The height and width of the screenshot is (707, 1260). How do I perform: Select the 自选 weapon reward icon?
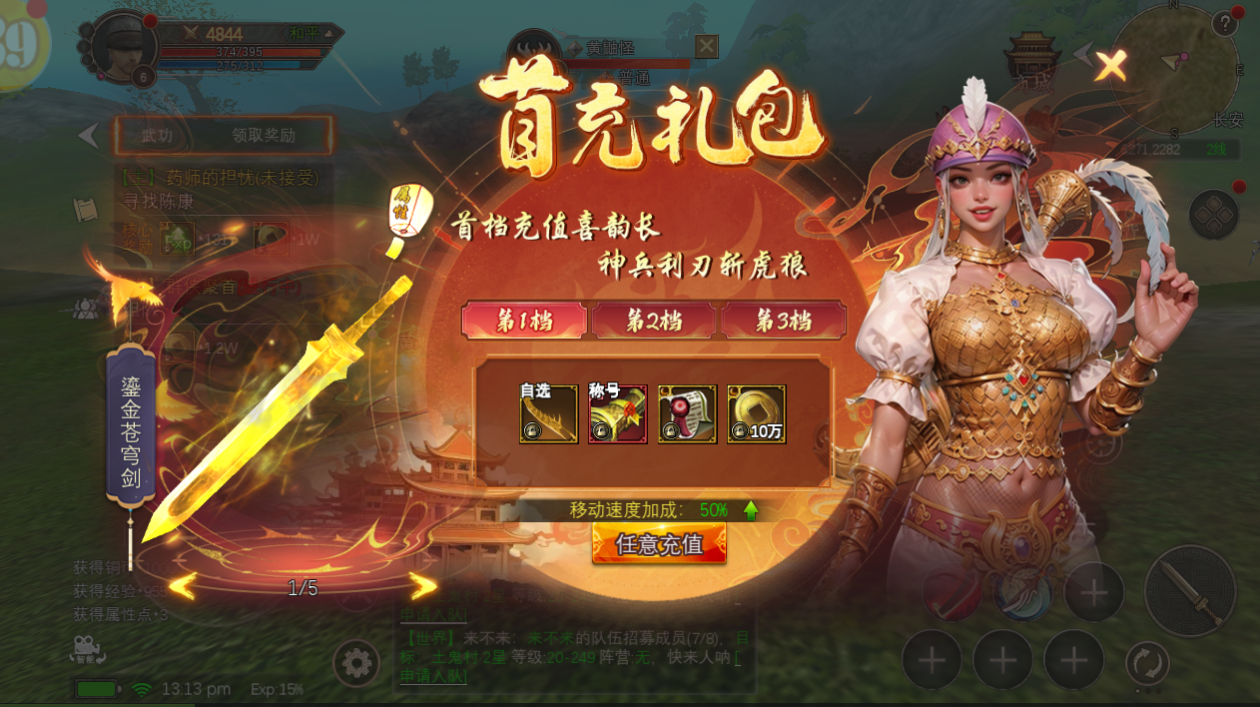[x=548, y=413]
